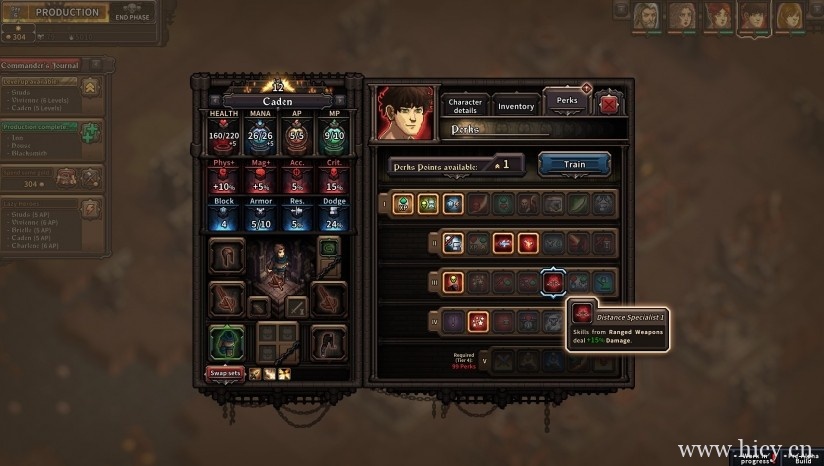Choose the XP perk in tier I
The image size is (824, 466).
[404, 204]
